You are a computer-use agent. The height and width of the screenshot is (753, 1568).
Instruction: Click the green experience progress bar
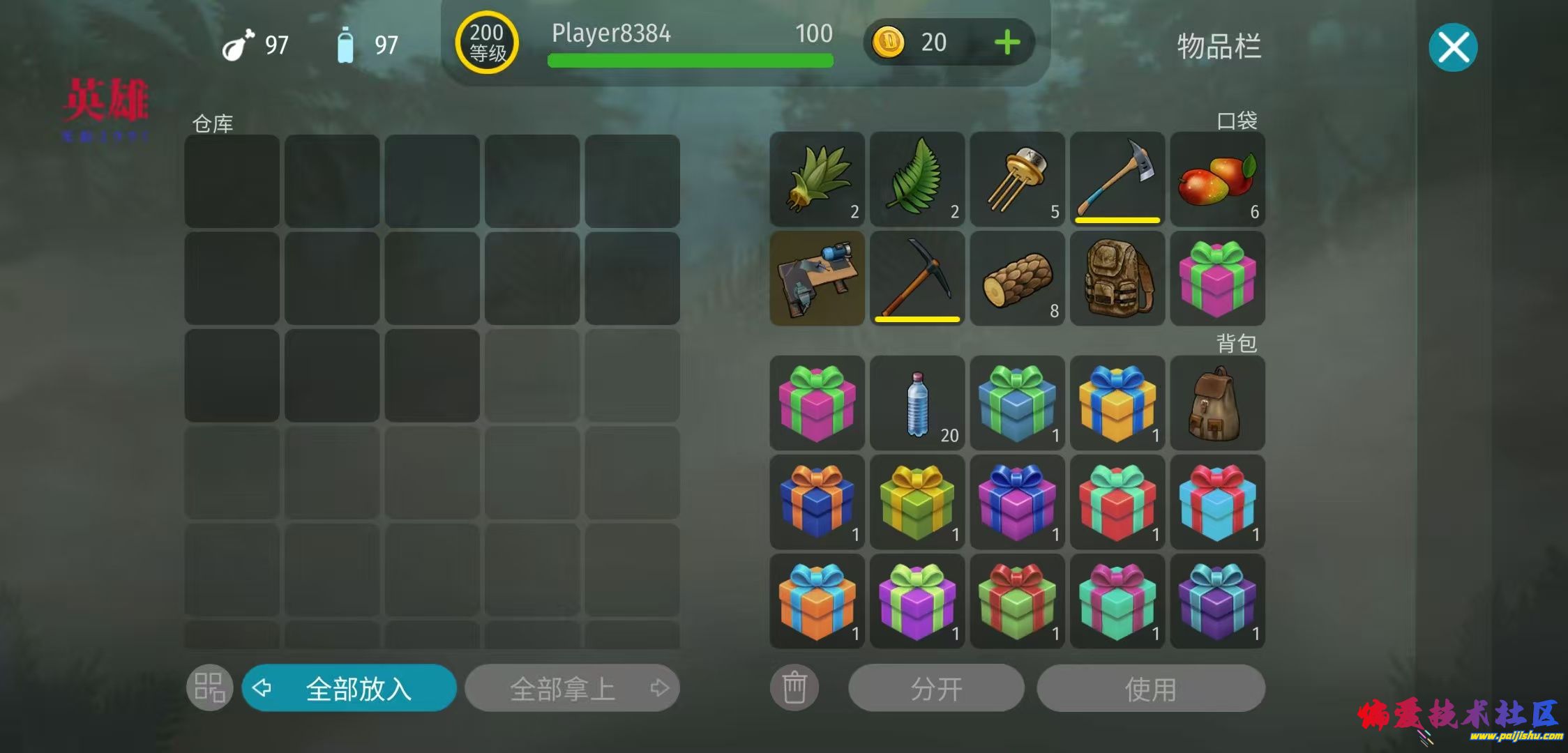pos(689,61)
